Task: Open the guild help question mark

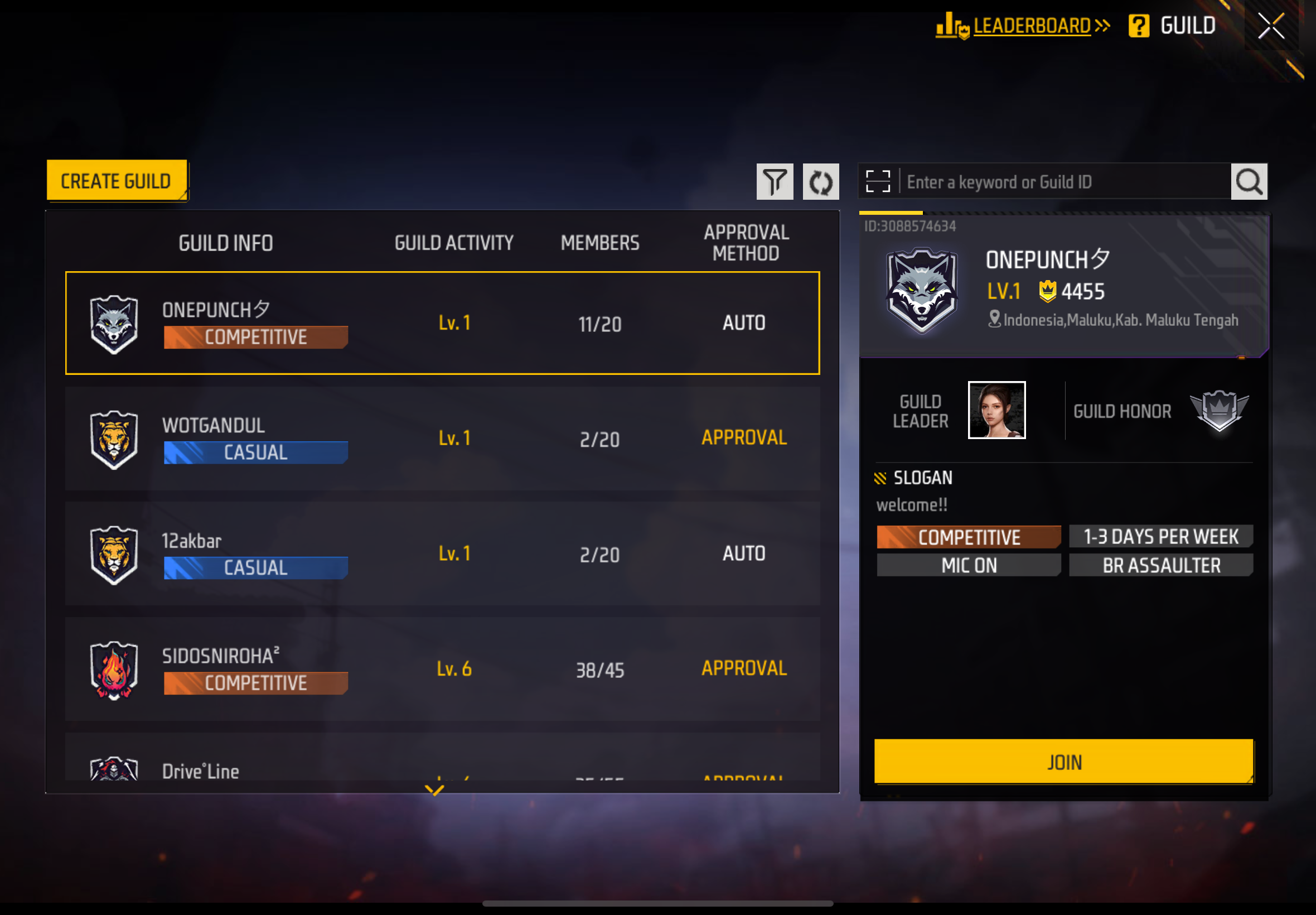Action: point(1138,26)
